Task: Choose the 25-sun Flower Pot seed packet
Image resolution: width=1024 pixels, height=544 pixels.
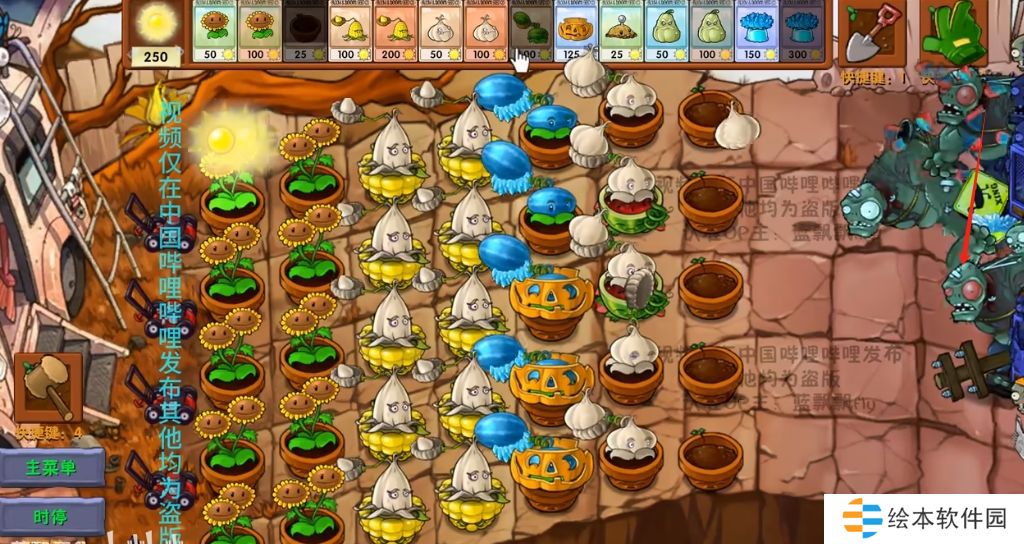Action: tap(305, 32)
